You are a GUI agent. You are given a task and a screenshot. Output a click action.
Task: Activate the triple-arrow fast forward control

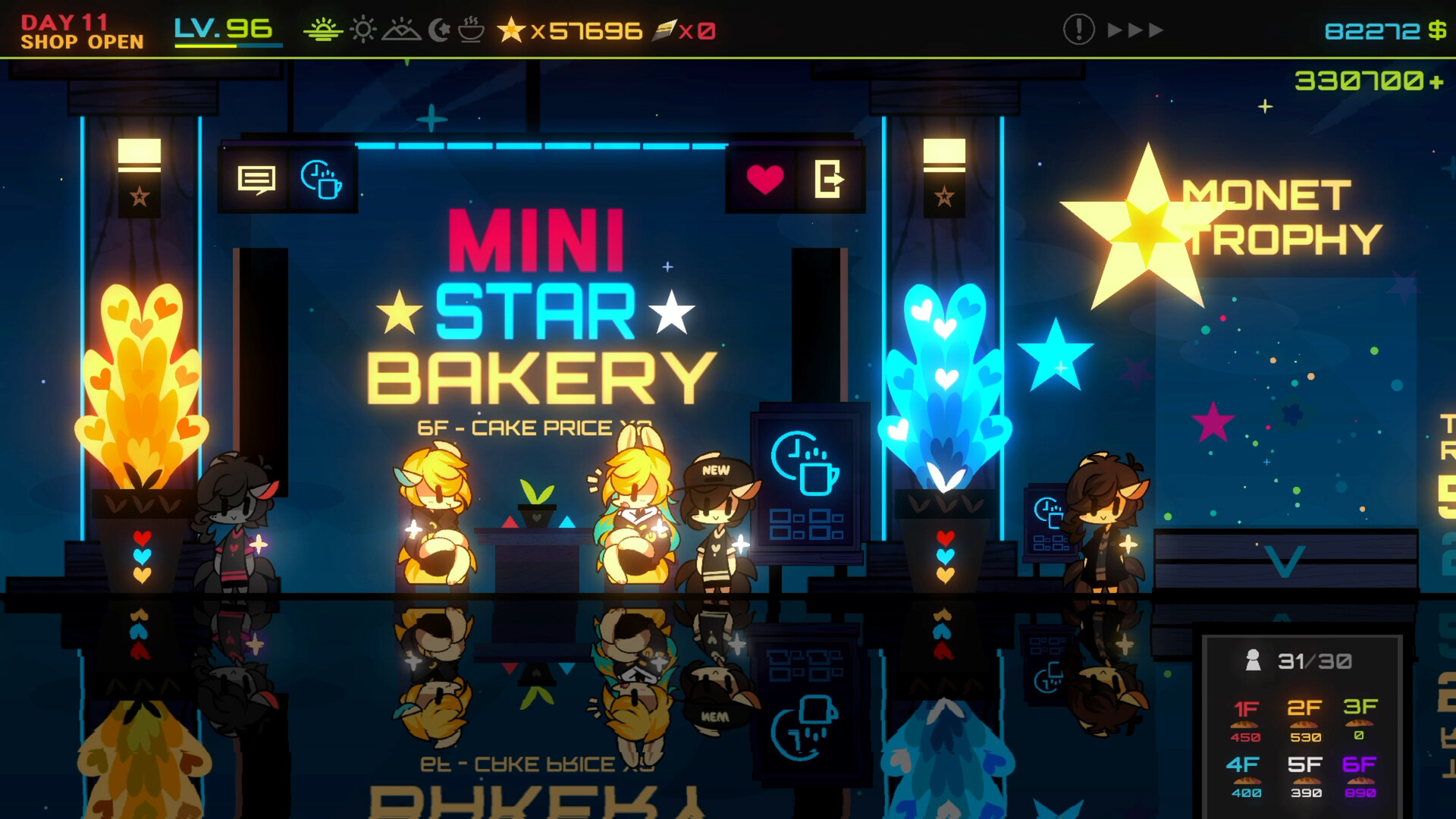click(1135, 30)
